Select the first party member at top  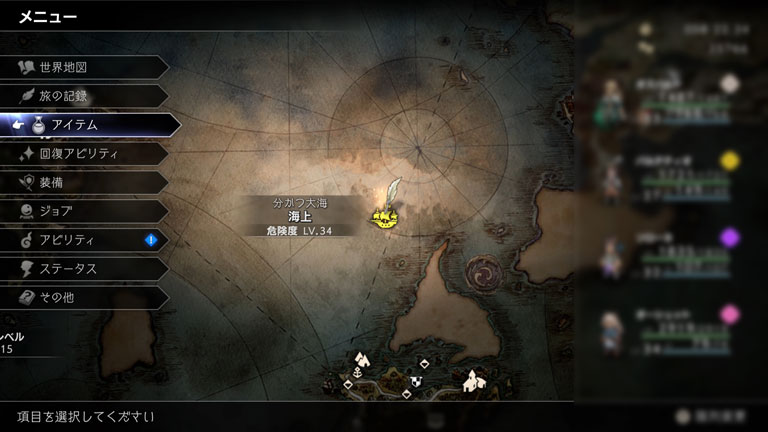(670, 98)
